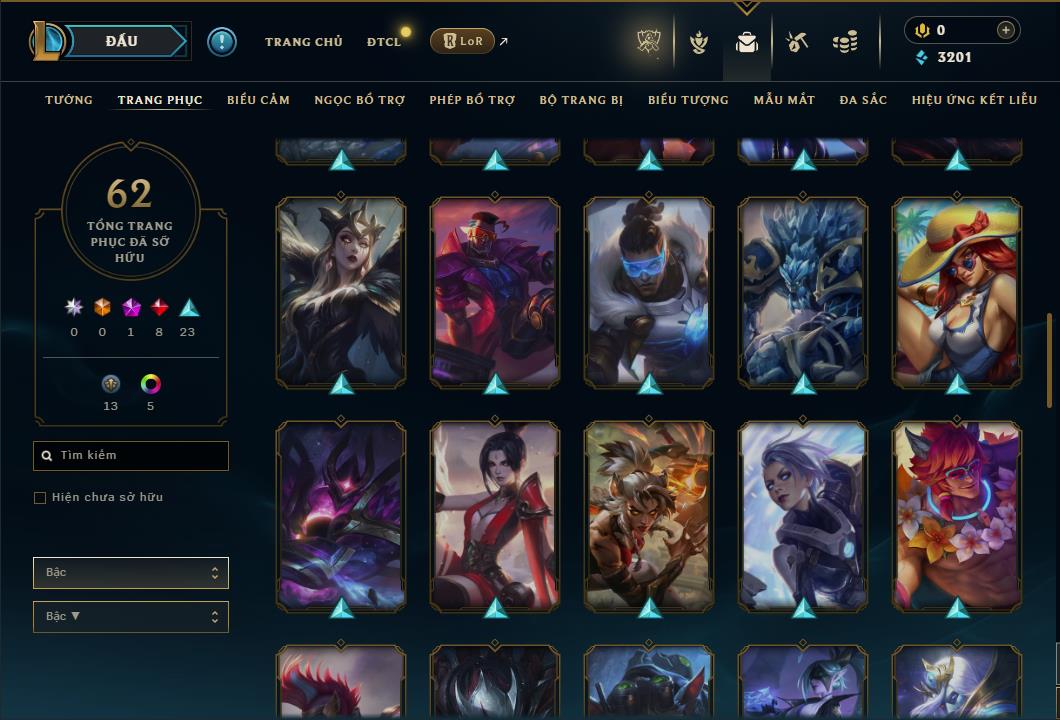1060x720 pixels.
Task: Click the plus button beside the currency
Action: 1006,31
